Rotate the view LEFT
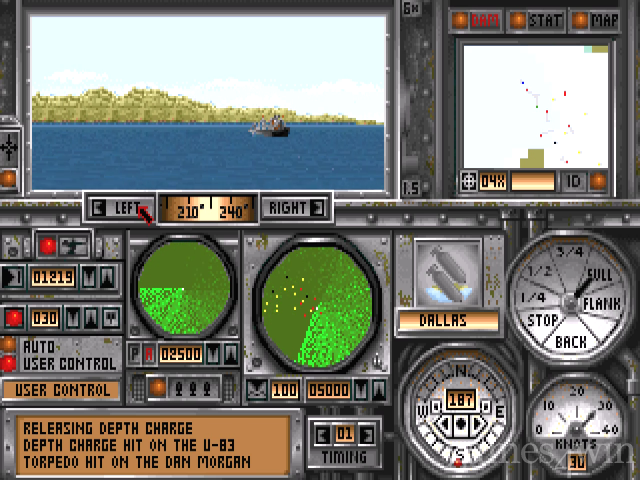This screenshot has width=640, height=480. click(120, 208)
